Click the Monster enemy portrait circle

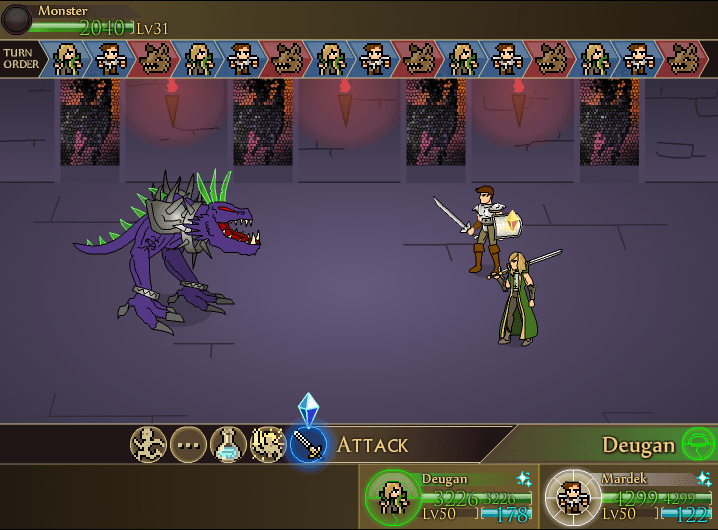[x=18, y=20]
